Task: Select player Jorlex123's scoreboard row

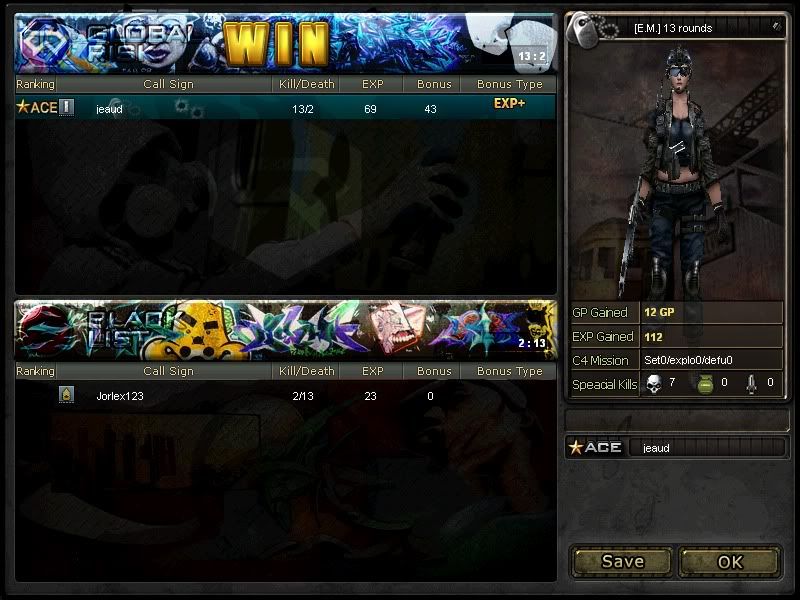Action: coord(285,396)
